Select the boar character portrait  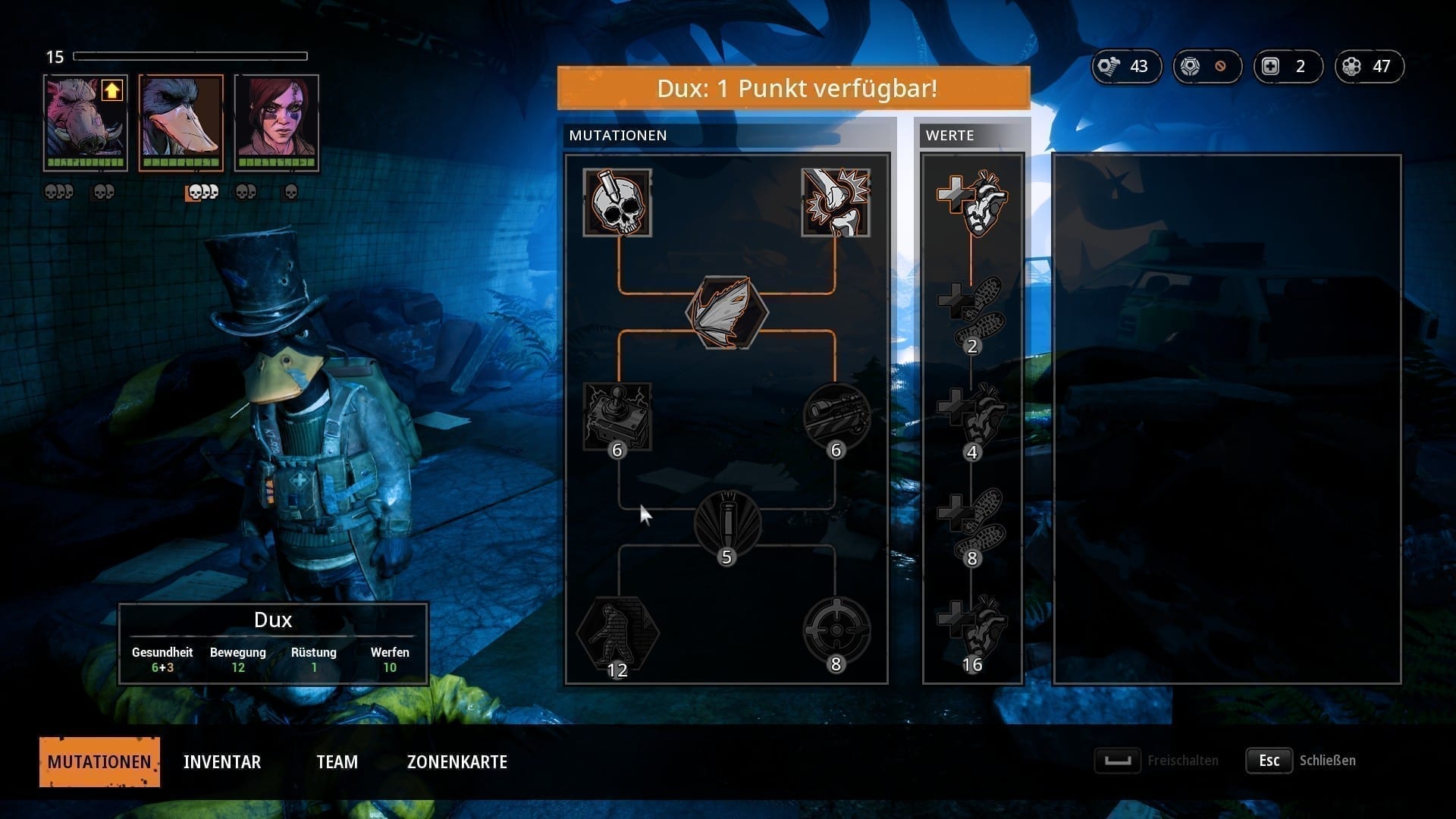click(x=86, y=123)
